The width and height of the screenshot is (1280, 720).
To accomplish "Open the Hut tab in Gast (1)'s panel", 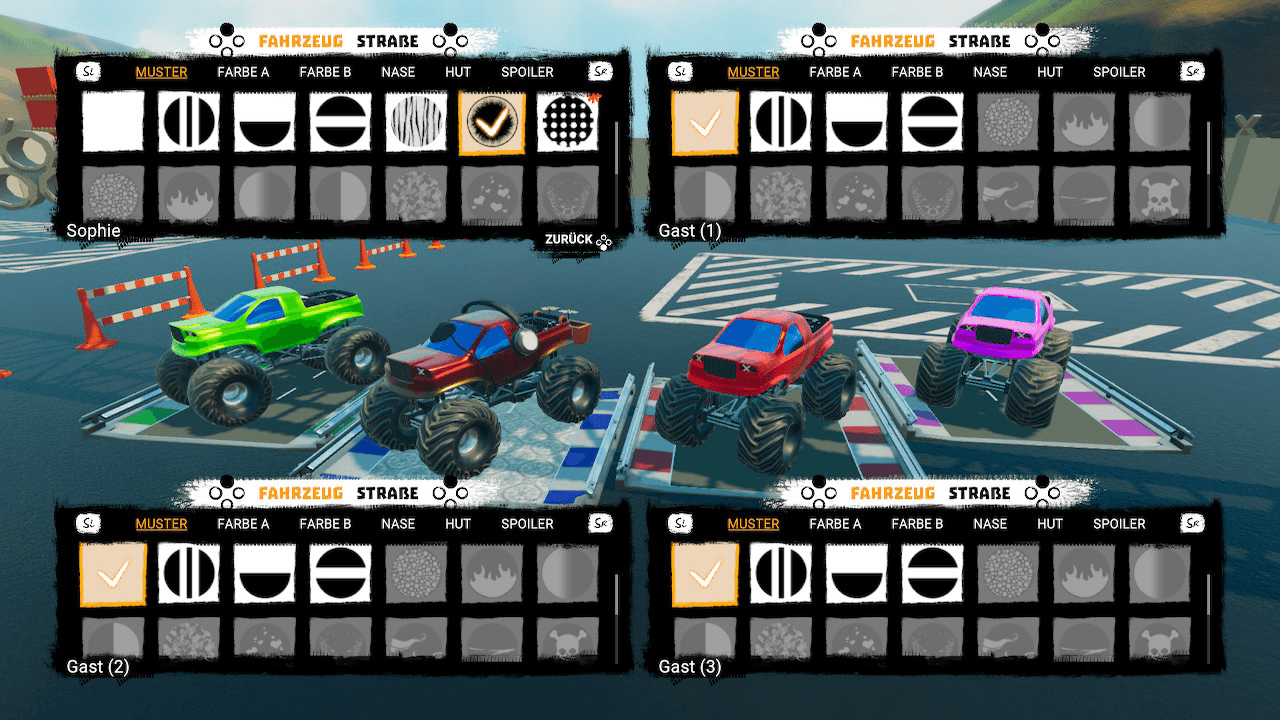I will [x=1050, y=72].
